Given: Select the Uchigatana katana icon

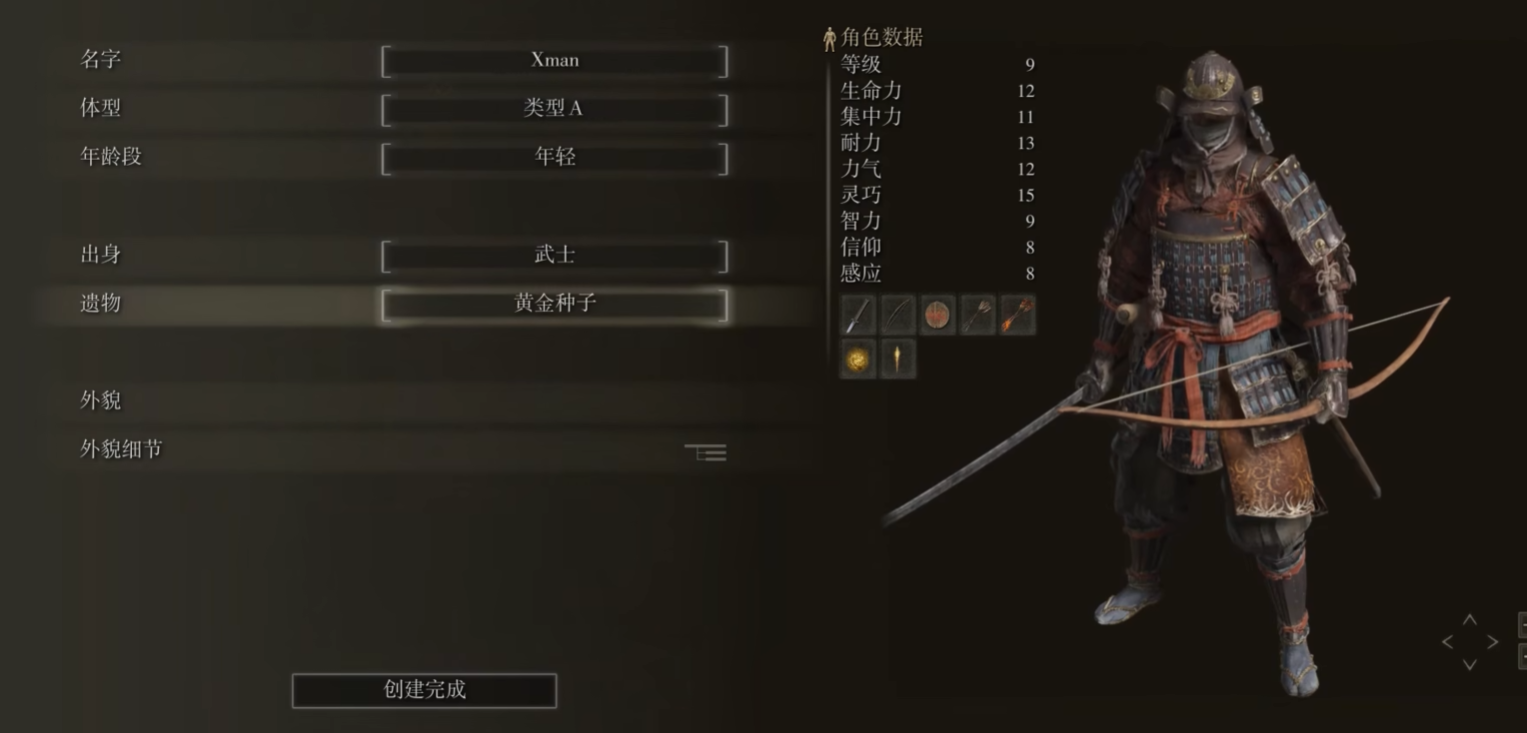Looking at the screenshot, I should click(x=898, y=313).
